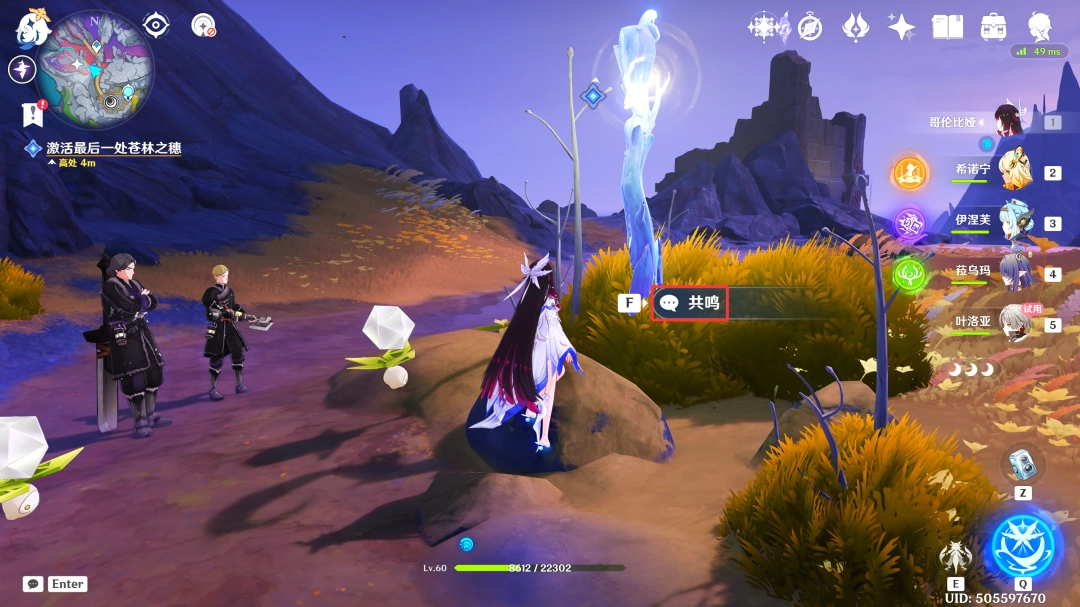Open the quest banner with red alert
This screenshot has width=1080, height=607.
pyautogui.click(x=33, y=114)
